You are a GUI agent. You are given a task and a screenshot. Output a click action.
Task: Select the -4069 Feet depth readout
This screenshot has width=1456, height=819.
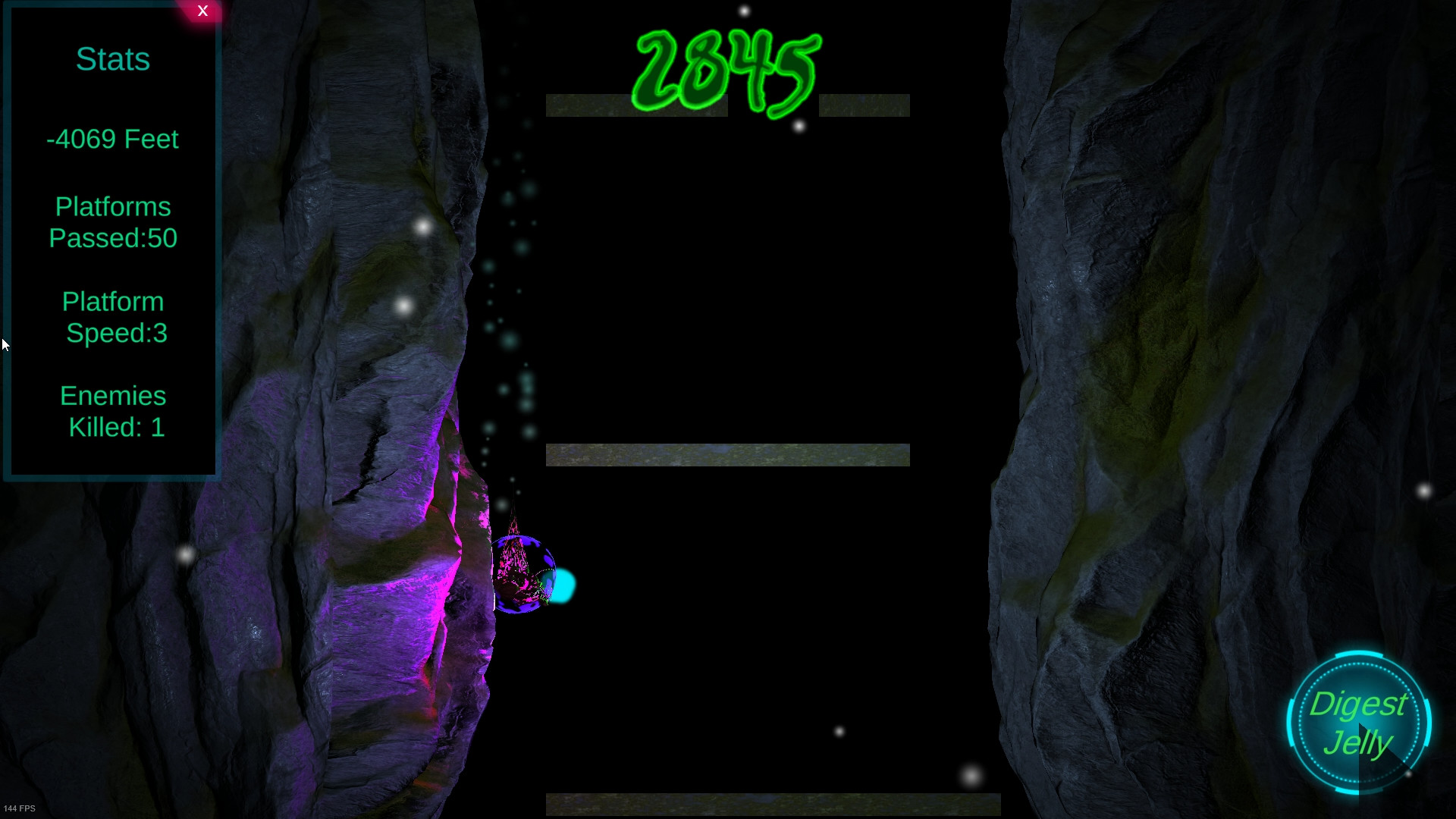tap(112, 139)
